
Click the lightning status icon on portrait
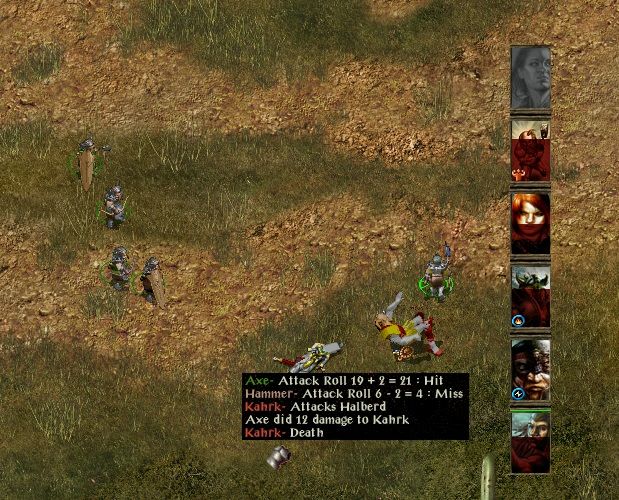tap(519, 393)
